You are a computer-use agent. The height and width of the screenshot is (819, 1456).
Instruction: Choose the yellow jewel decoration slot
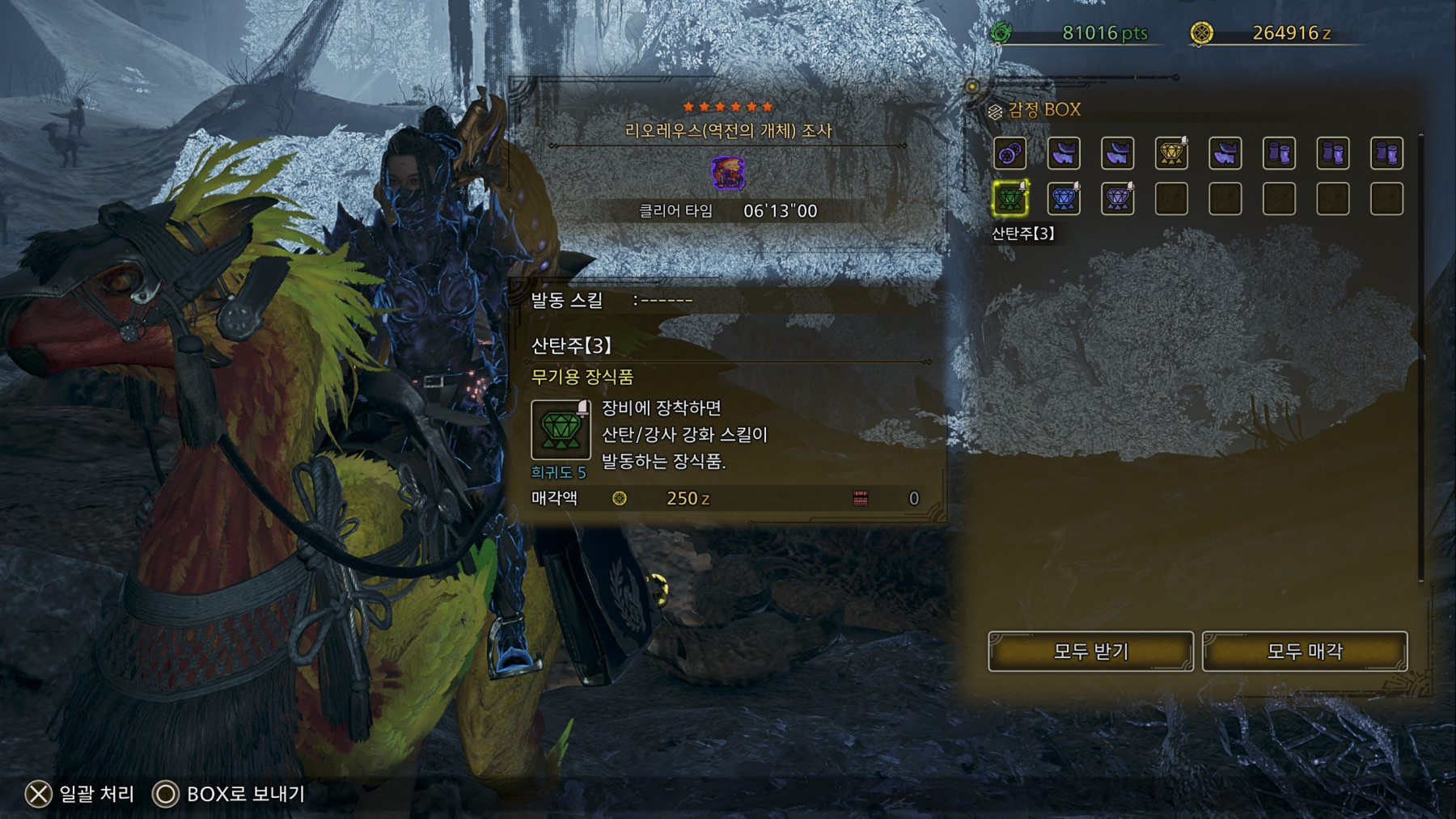1171,153
